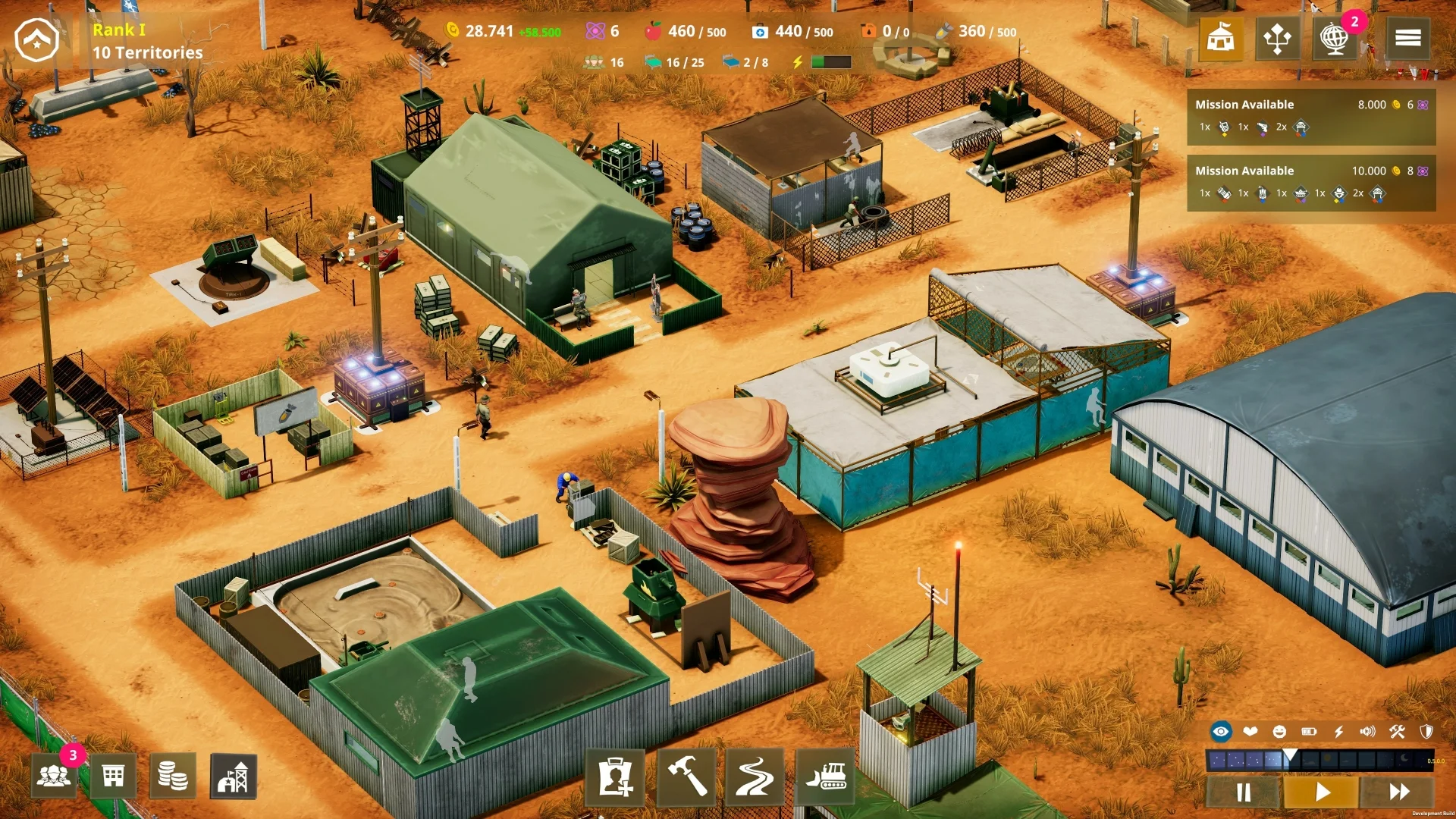Select the road paving tool
The width and height of the screenshot is (1456, 819).
coord(755,776)
